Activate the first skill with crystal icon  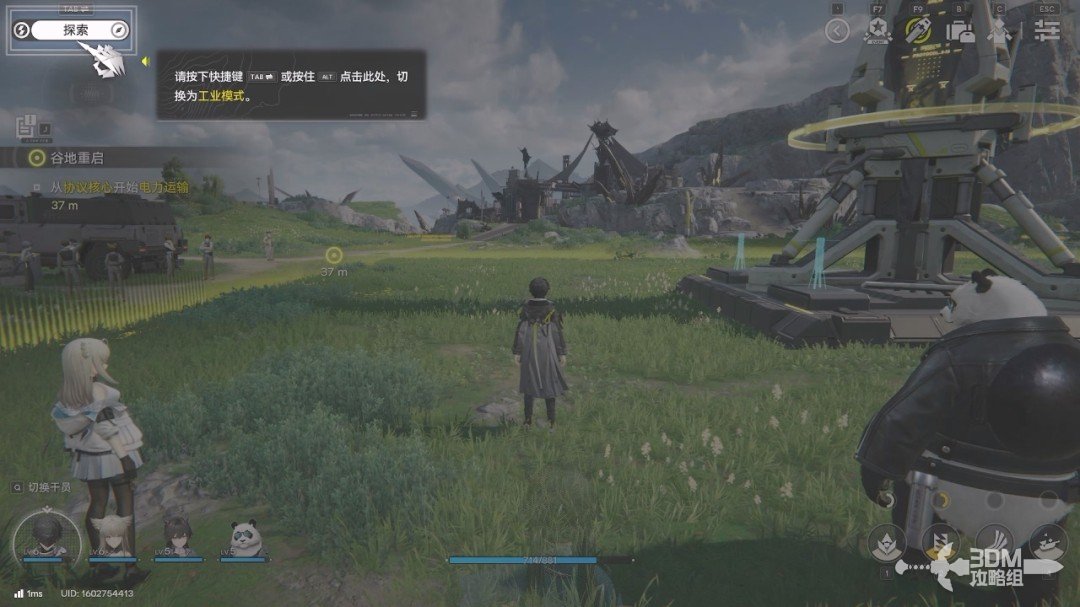pos(887,543)
